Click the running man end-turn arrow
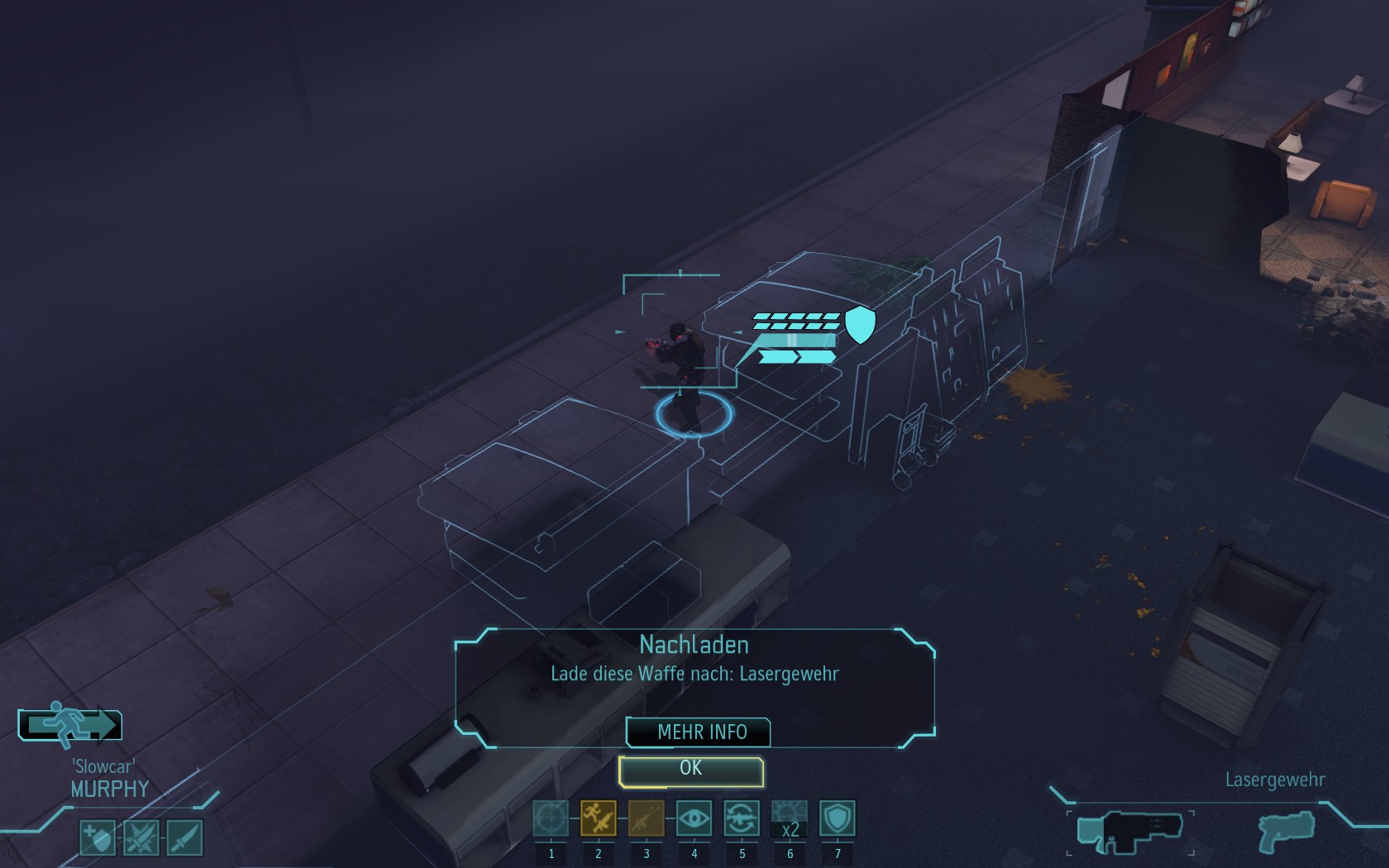The height and width of the screenshot is (868, 1389). [x=70, y=724]
